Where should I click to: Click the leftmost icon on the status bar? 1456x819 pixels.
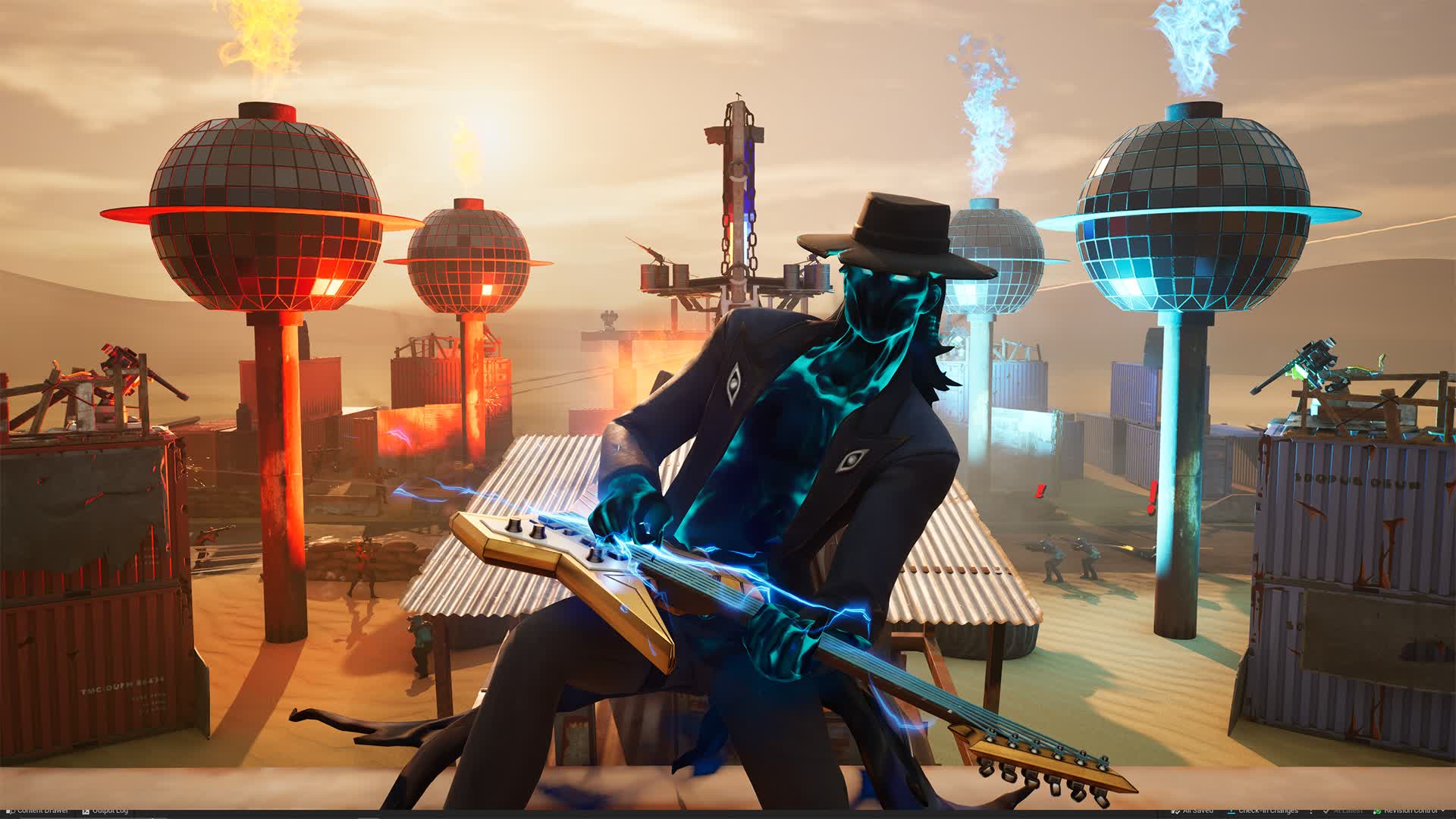[x=8, y=811]
